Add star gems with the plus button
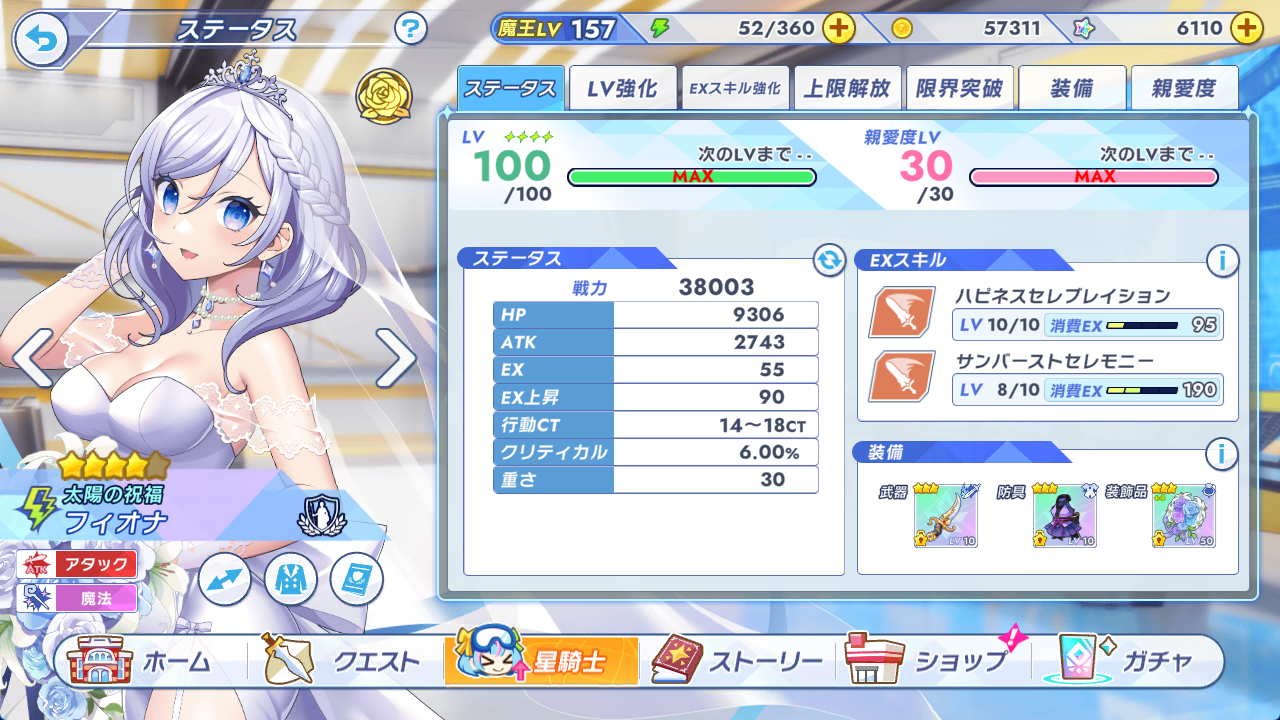The width and height of the screenshot is (1280, 720). pyautogui.click(x=1245, y=28)
